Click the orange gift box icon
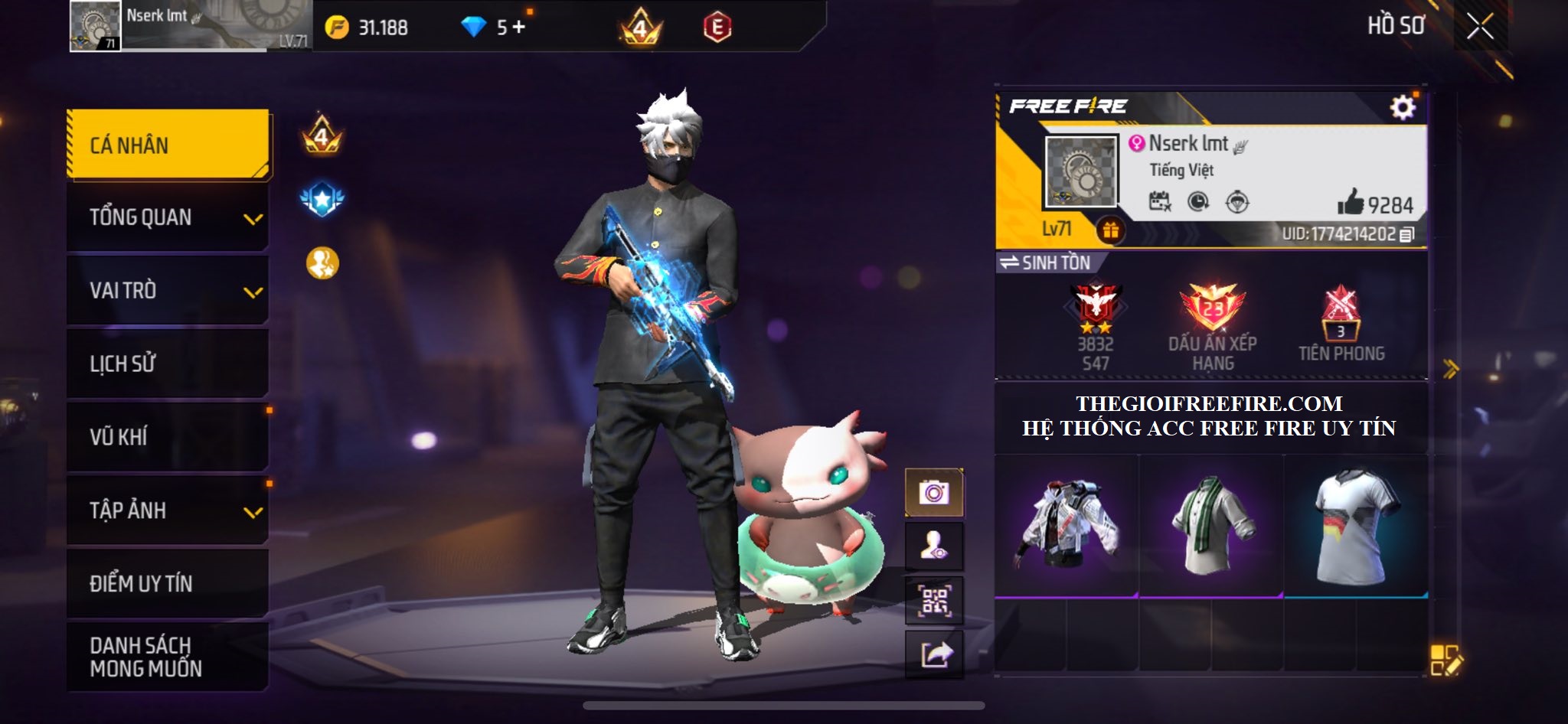 [1110, 230]
